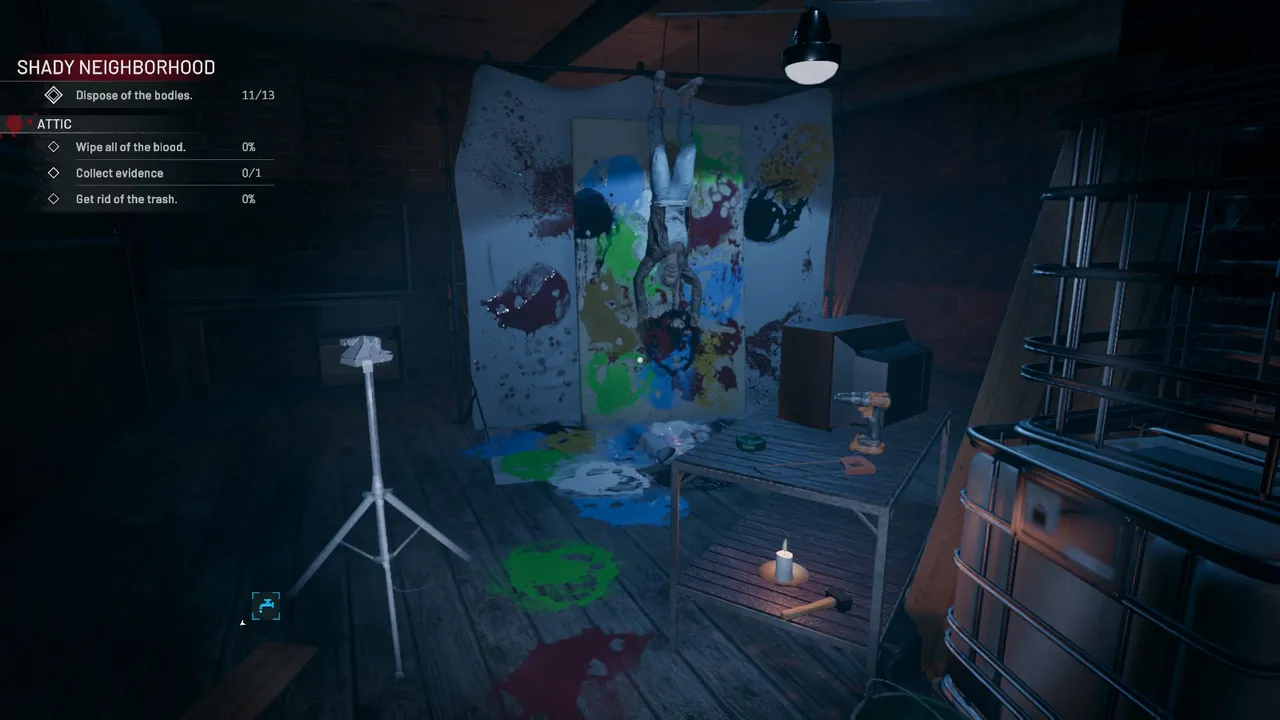This screenshot has height=720, width=1280.
Task: Click the diamond icon next to 'Wipe all of the blood'
Action: pos(54,146)
